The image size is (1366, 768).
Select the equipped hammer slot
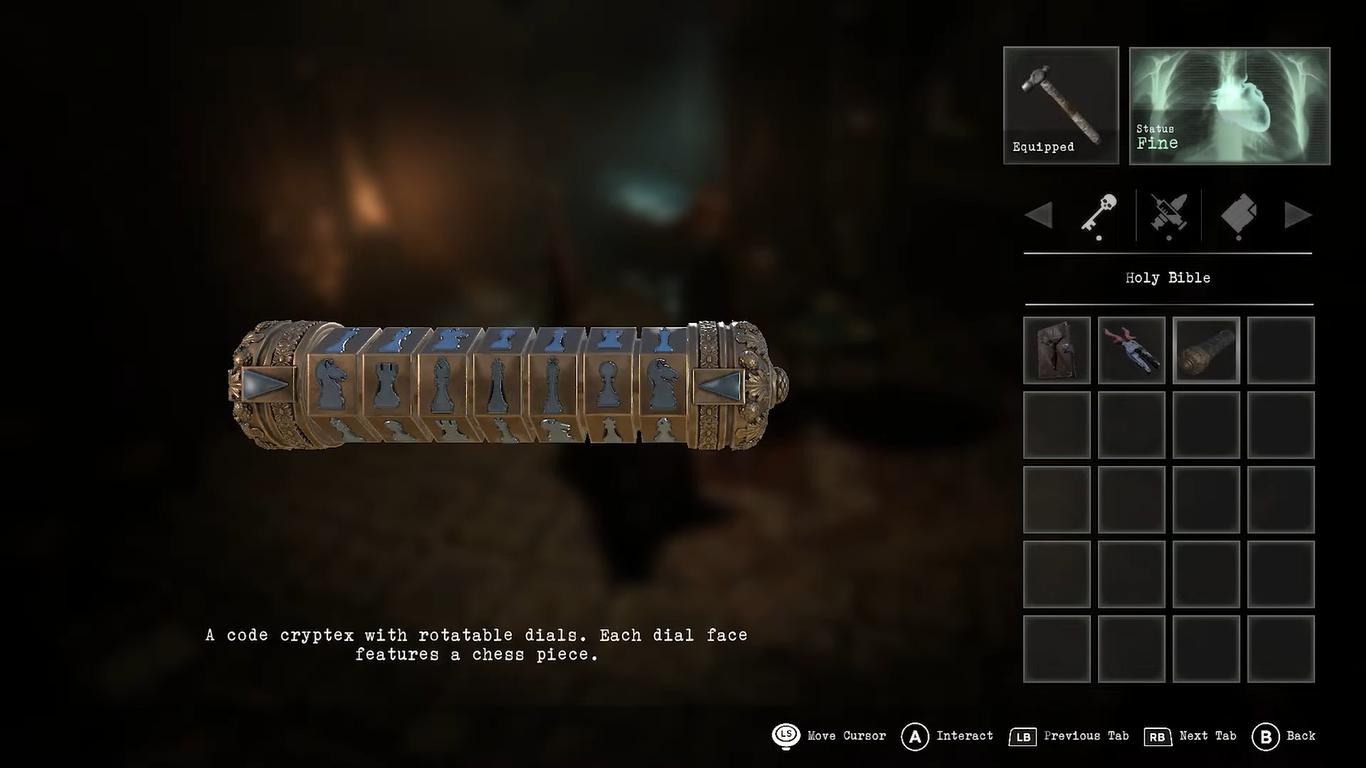(x=1060, y=105)
